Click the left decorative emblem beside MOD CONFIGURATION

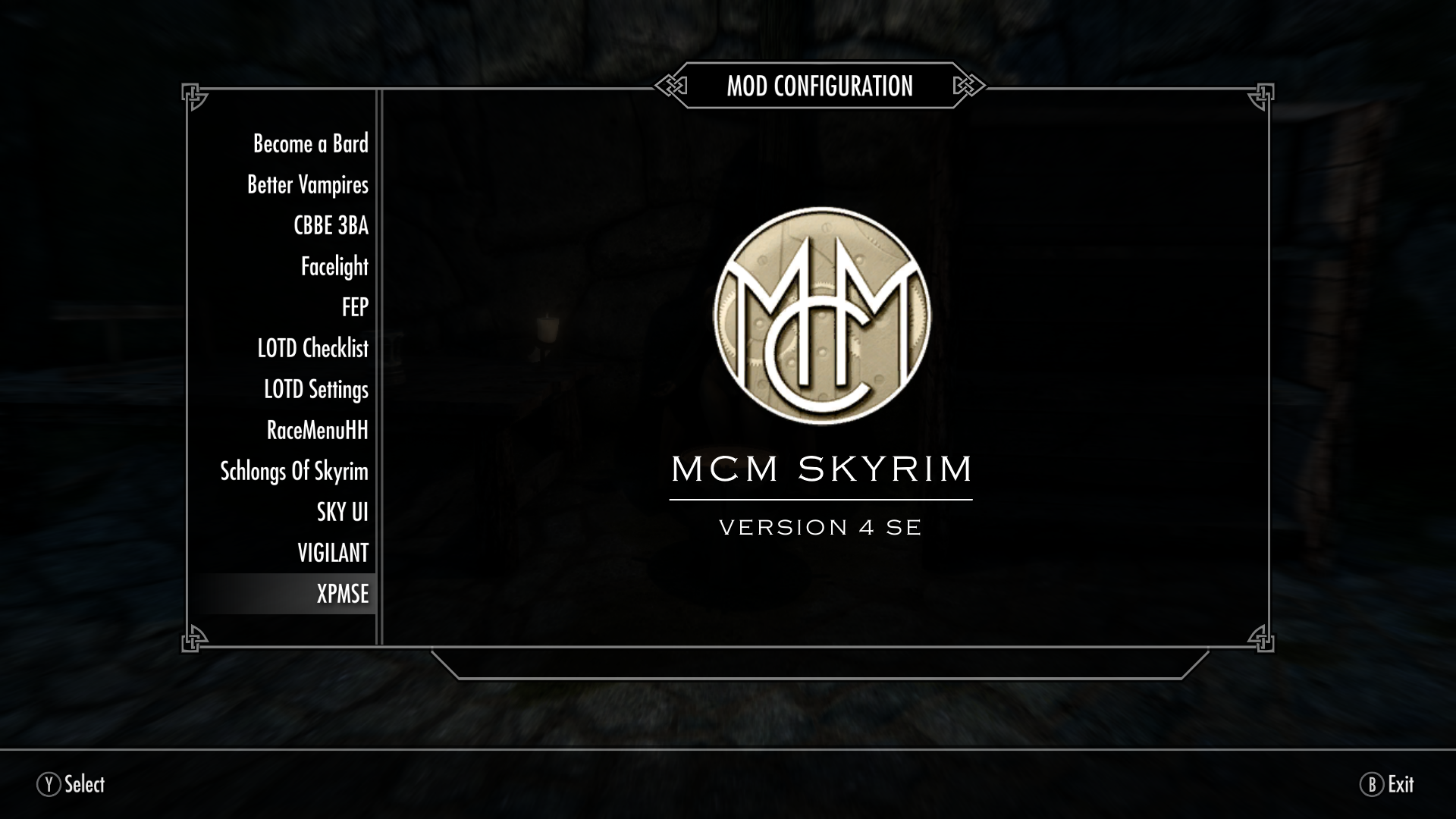[x=670, y=87]
